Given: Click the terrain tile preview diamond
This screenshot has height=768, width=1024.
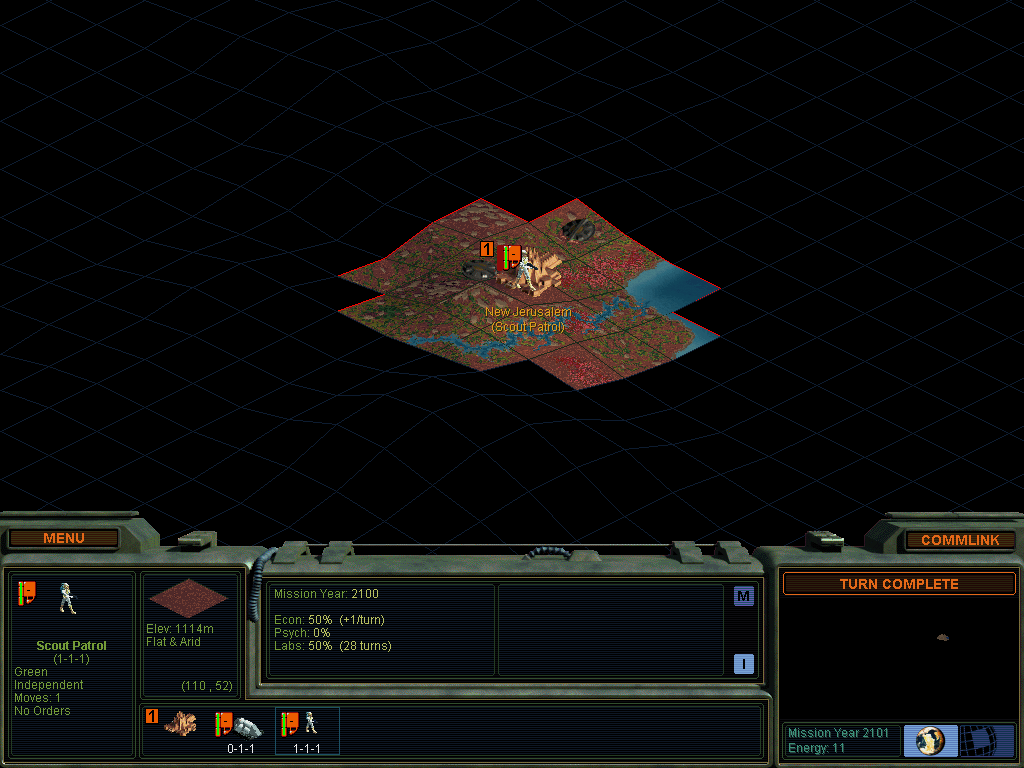Looking at the screenshot, I should (x=188, y=597).
